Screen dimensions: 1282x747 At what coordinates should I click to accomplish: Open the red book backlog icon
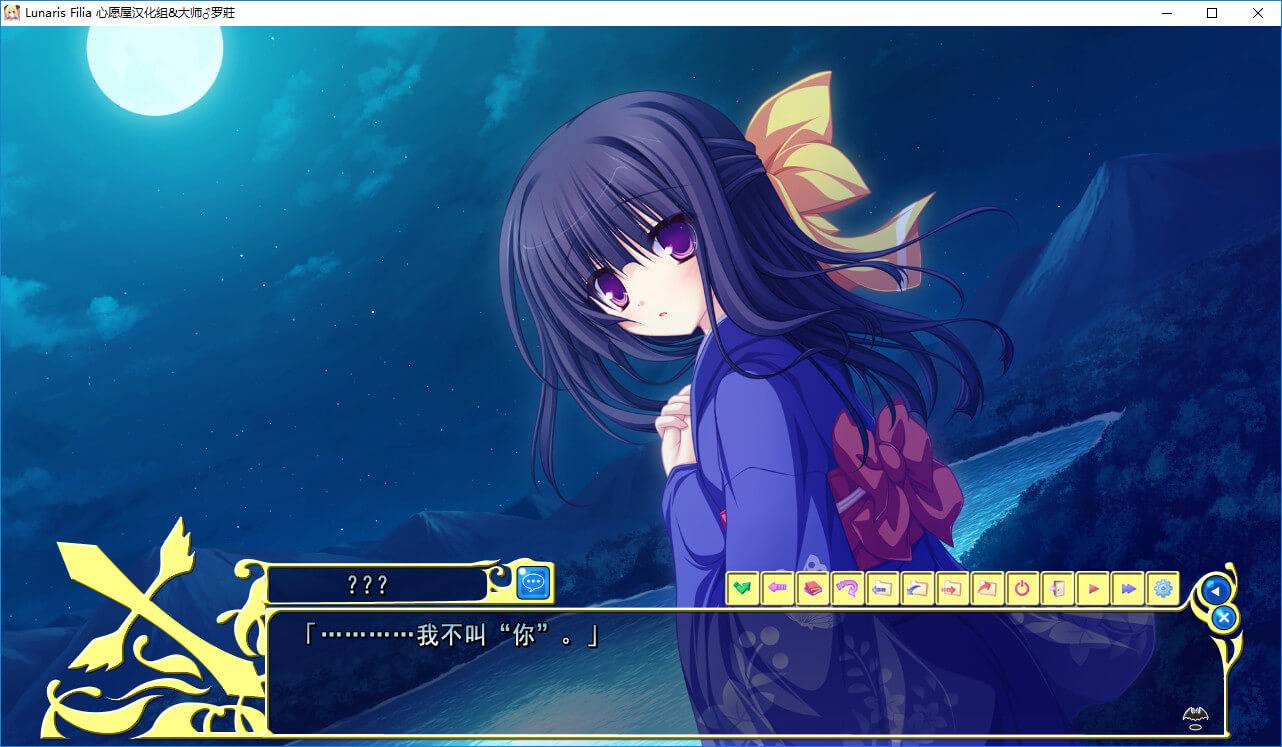pyautogui.click(x=812, y=588)
